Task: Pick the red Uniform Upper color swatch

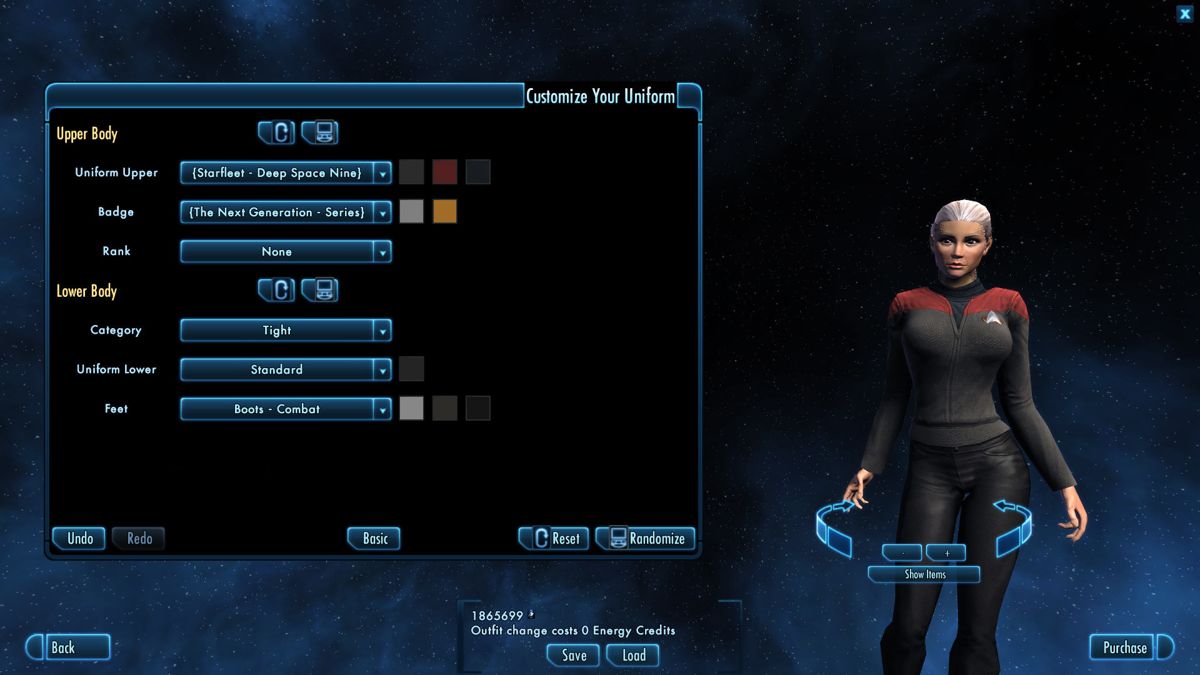Action: 445,172
